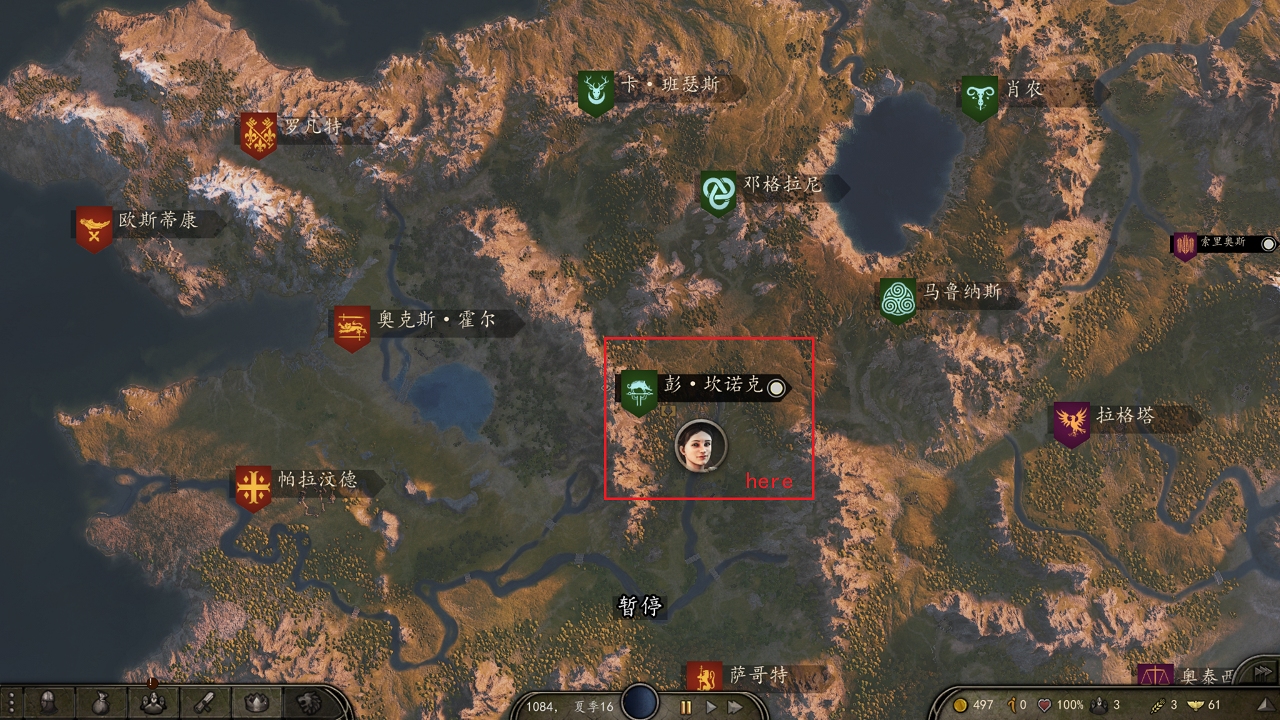Viewport: 1280px width, 720px height.
Task: Click the day-night progress circle near the date
Action: click(638, 703)
